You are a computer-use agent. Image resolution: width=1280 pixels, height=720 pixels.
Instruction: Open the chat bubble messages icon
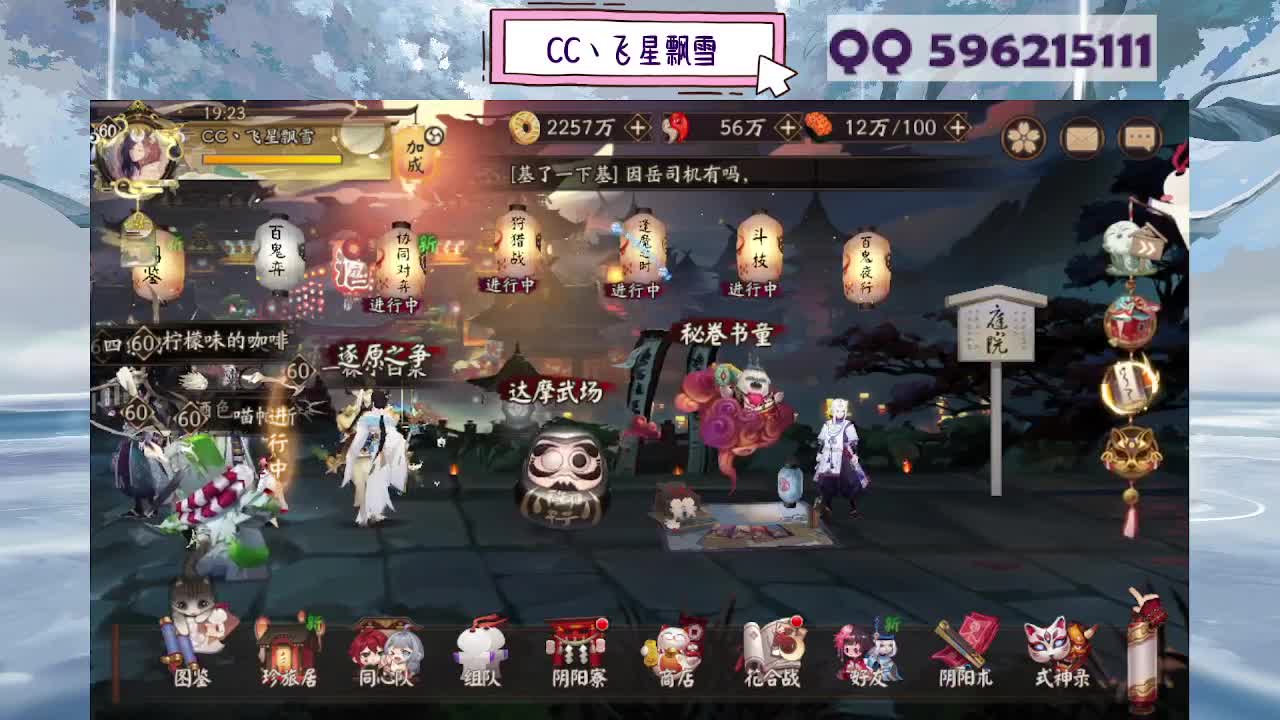pos(1138,138)
